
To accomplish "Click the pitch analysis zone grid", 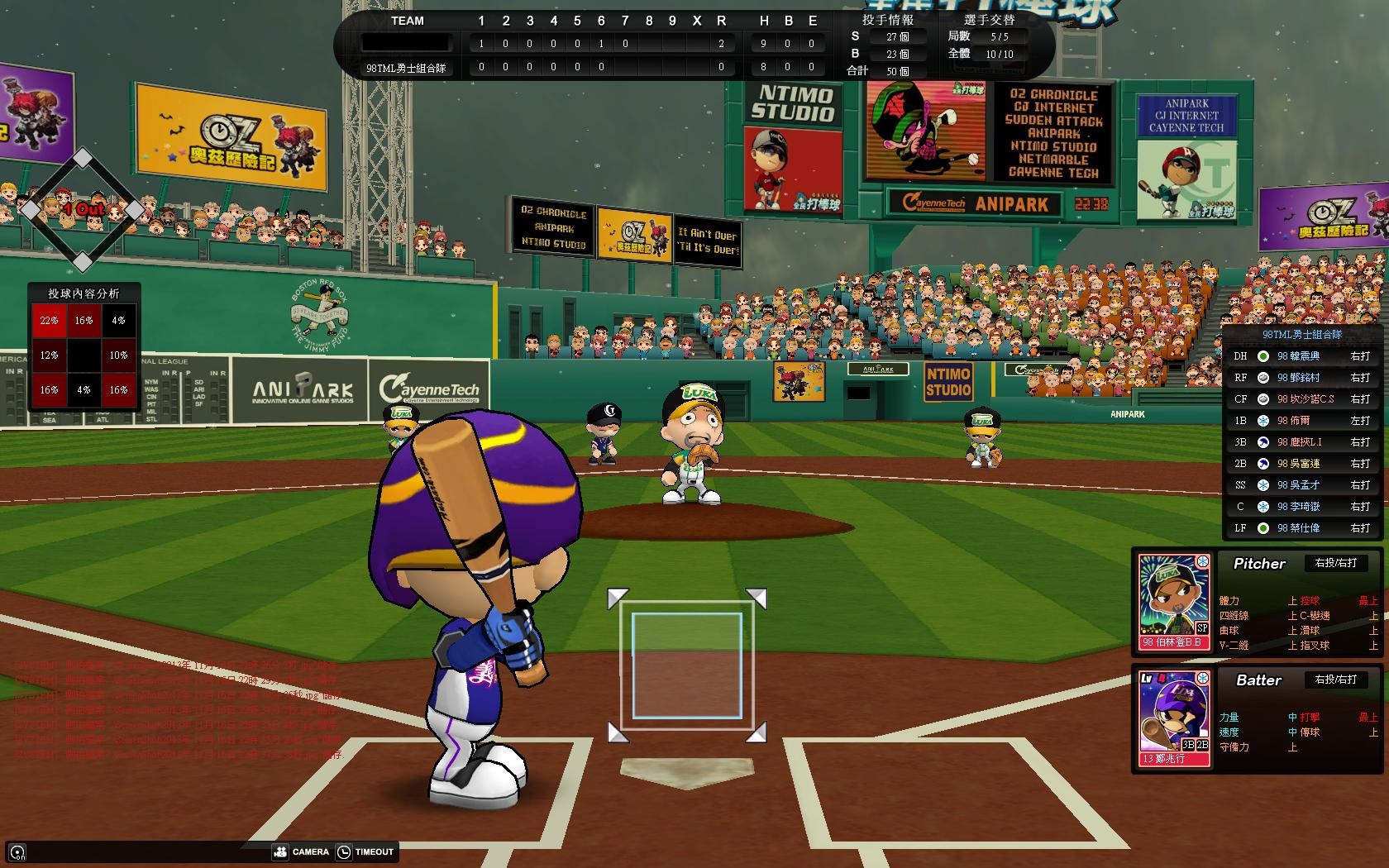I will tap(84, 355).
